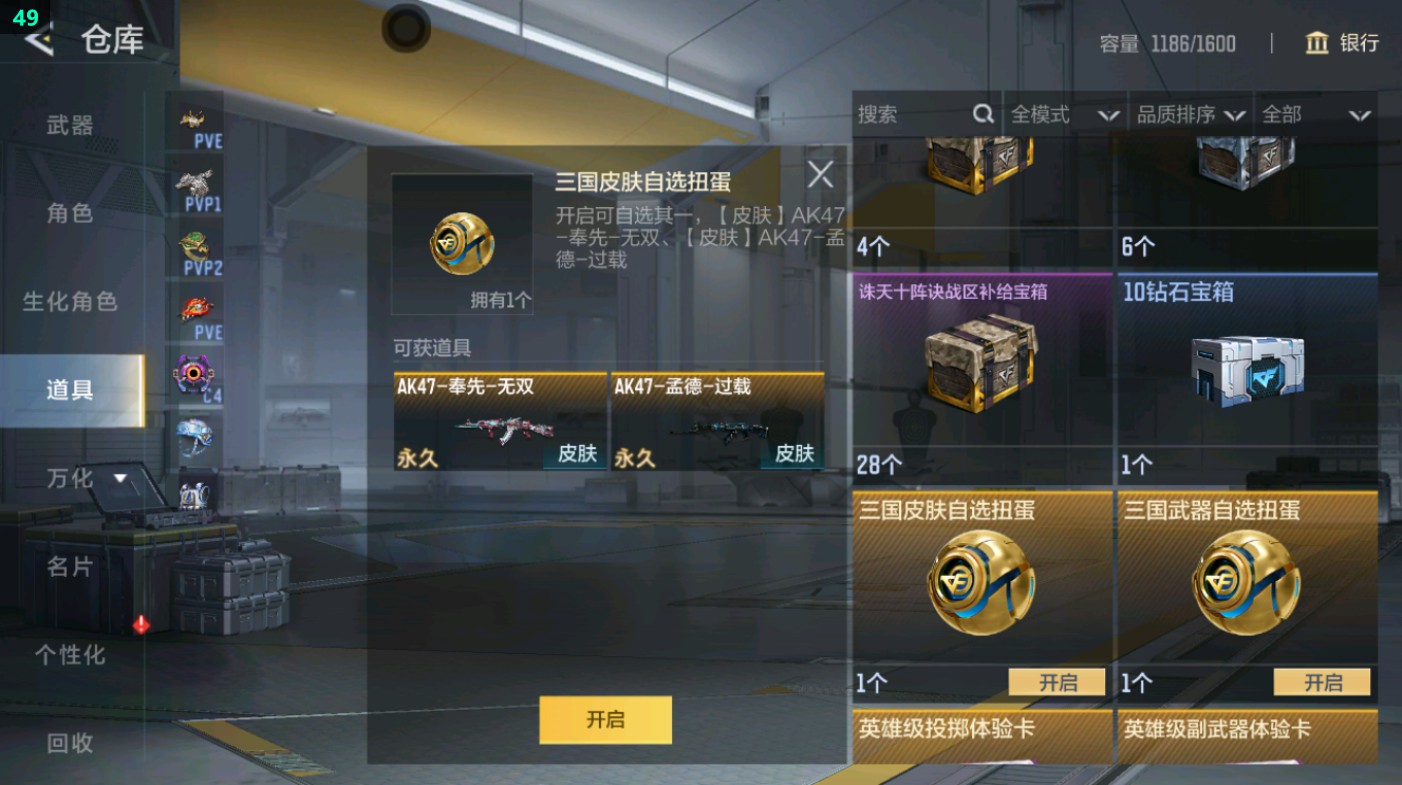The width and height of the screenshot is (1402, 785).
Task: Open the 全部 filter dropdown
Action: click(1310, 114)
